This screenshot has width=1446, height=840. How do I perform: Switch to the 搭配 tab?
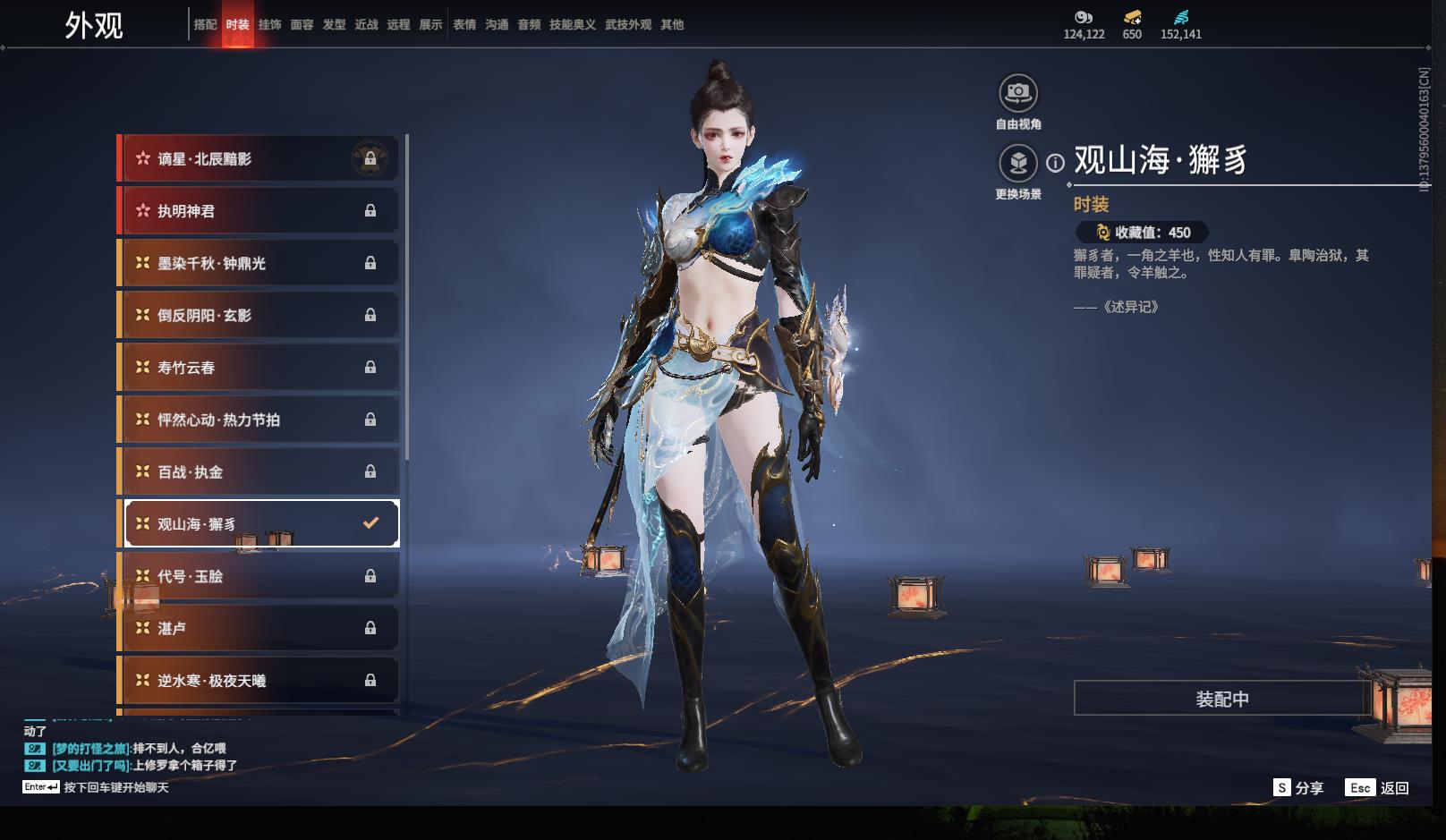[205, 25]
